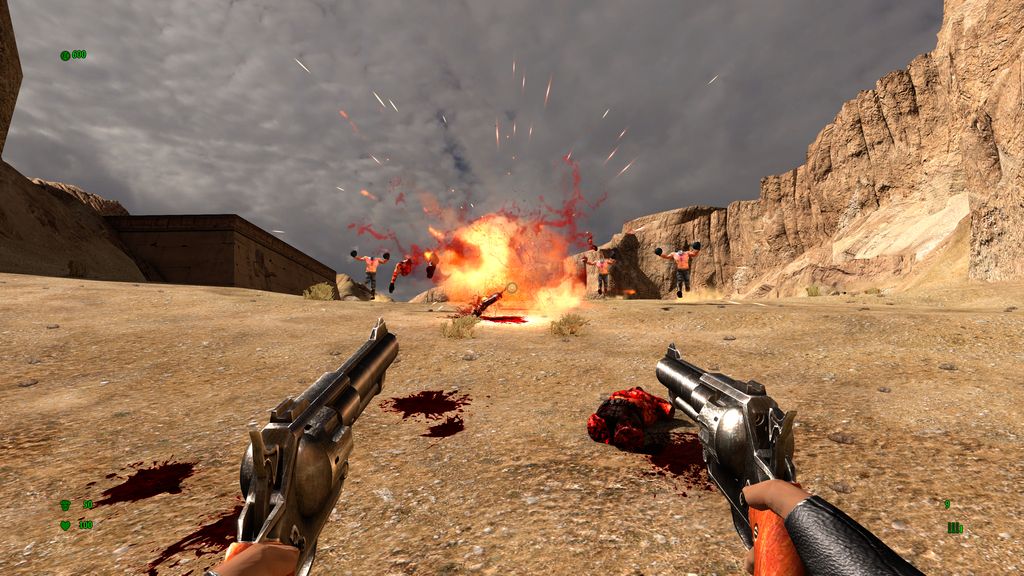The image size is (1024, 576).
Task: Click the green armor vest icon
Action: (65, 505)
